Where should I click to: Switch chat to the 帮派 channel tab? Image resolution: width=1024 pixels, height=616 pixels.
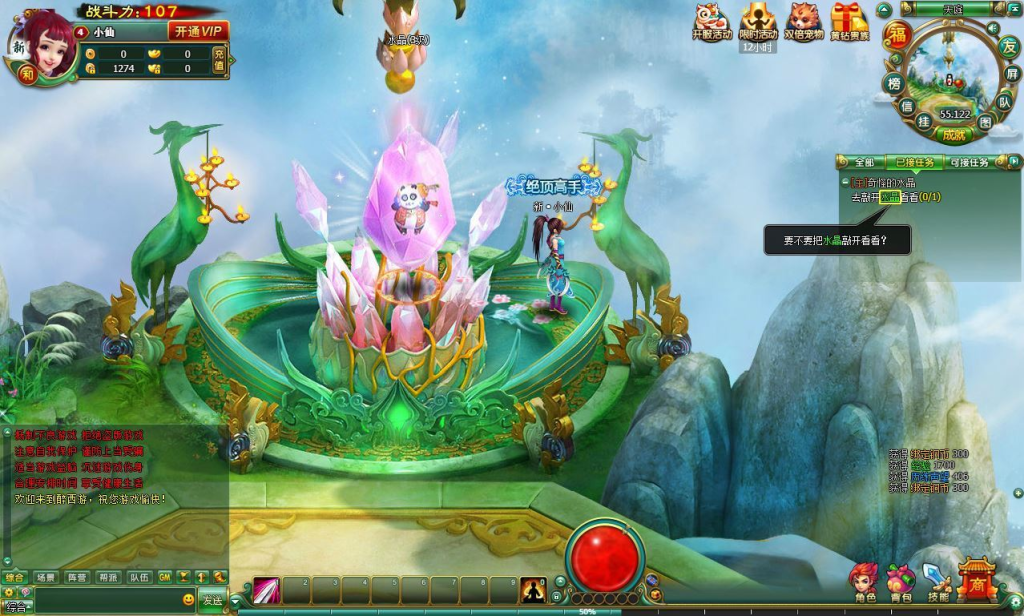[108, 577]
